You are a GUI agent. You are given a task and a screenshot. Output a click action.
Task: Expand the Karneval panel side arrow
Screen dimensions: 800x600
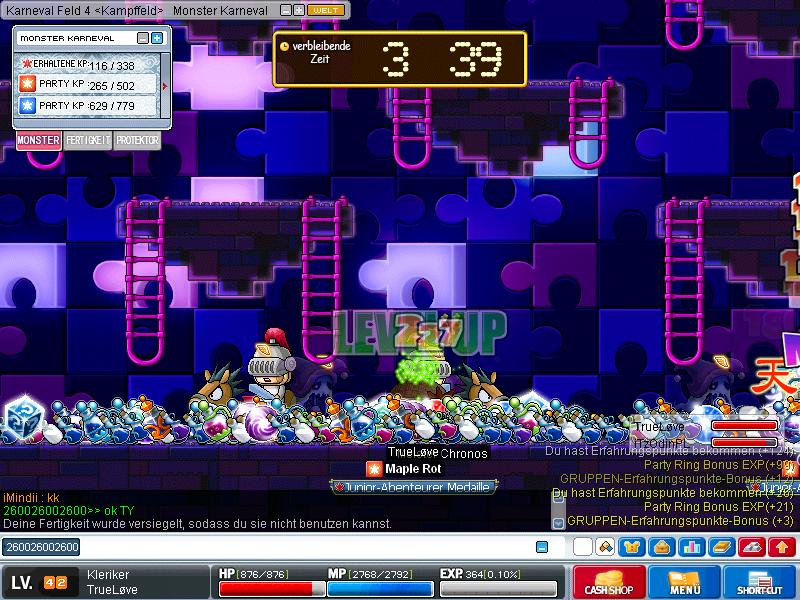pyautogui.click(x=165, y=85)
